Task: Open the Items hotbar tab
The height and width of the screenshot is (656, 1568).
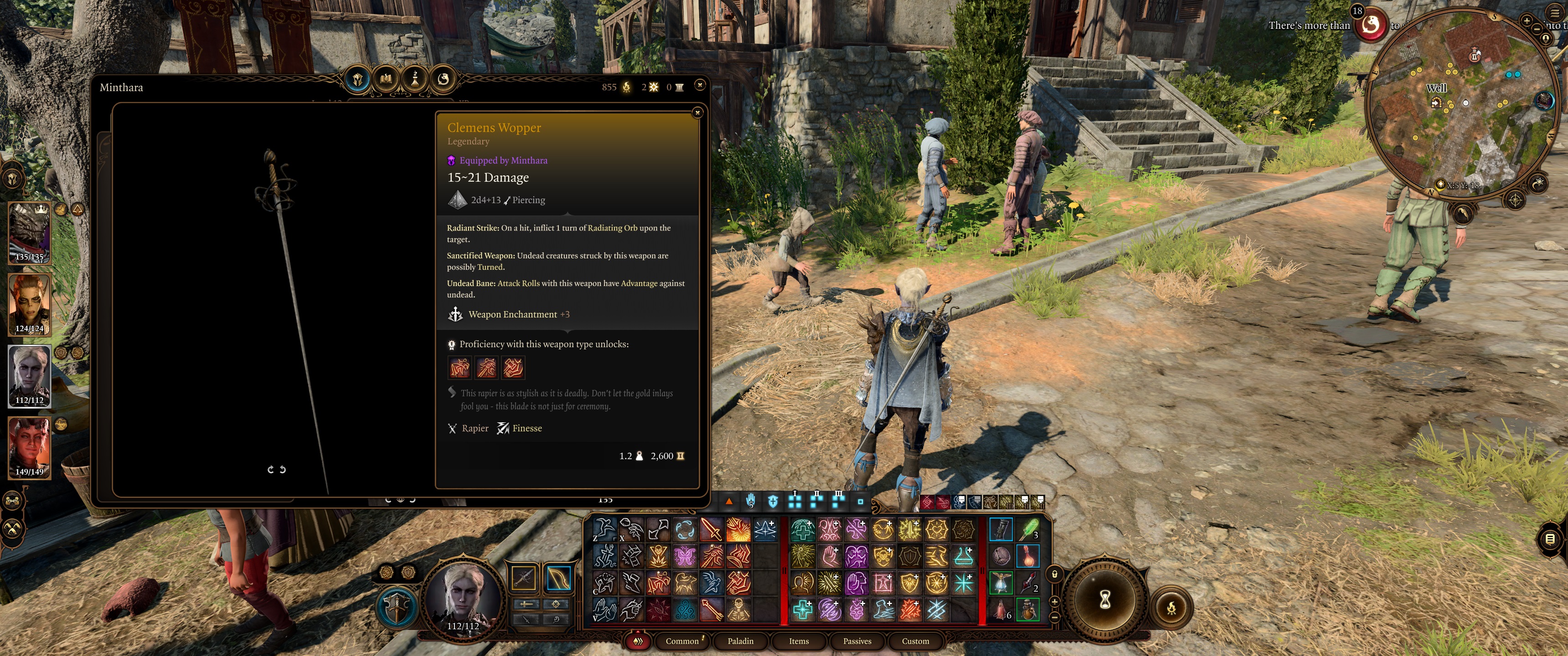Action: click(x=799, y=641)
